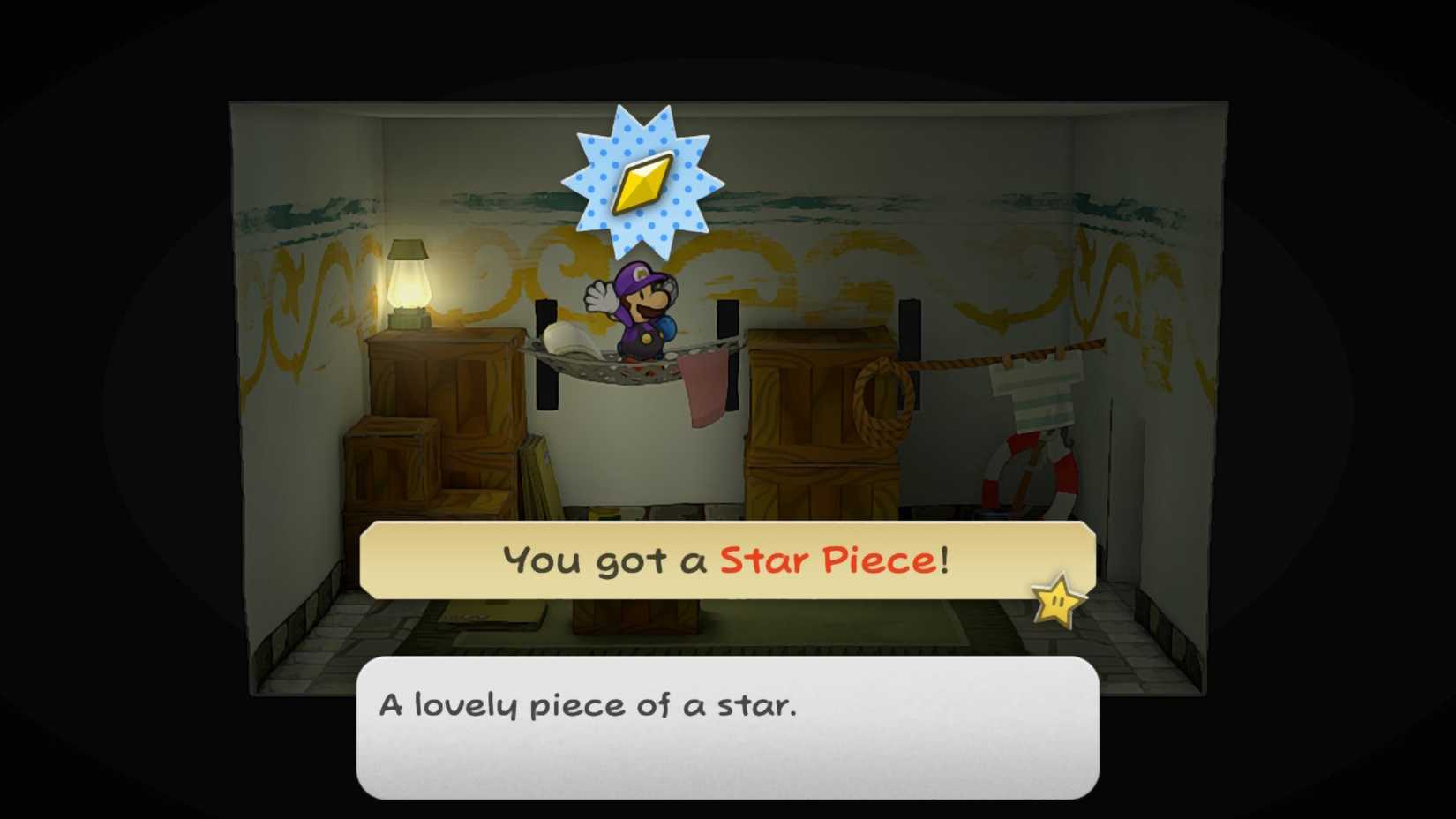Click the glowing lantern on the dresser

pos(409,282)
